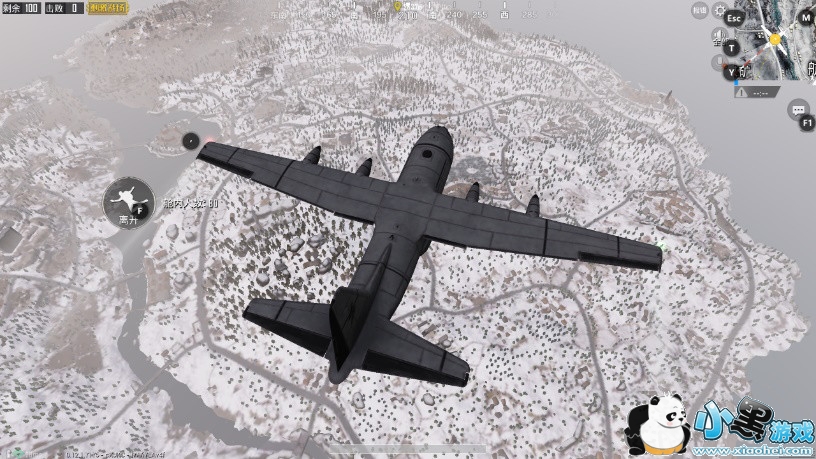The image size is (816, 459).
Task: Open the quick chat bubble
Action: point(797,109)
